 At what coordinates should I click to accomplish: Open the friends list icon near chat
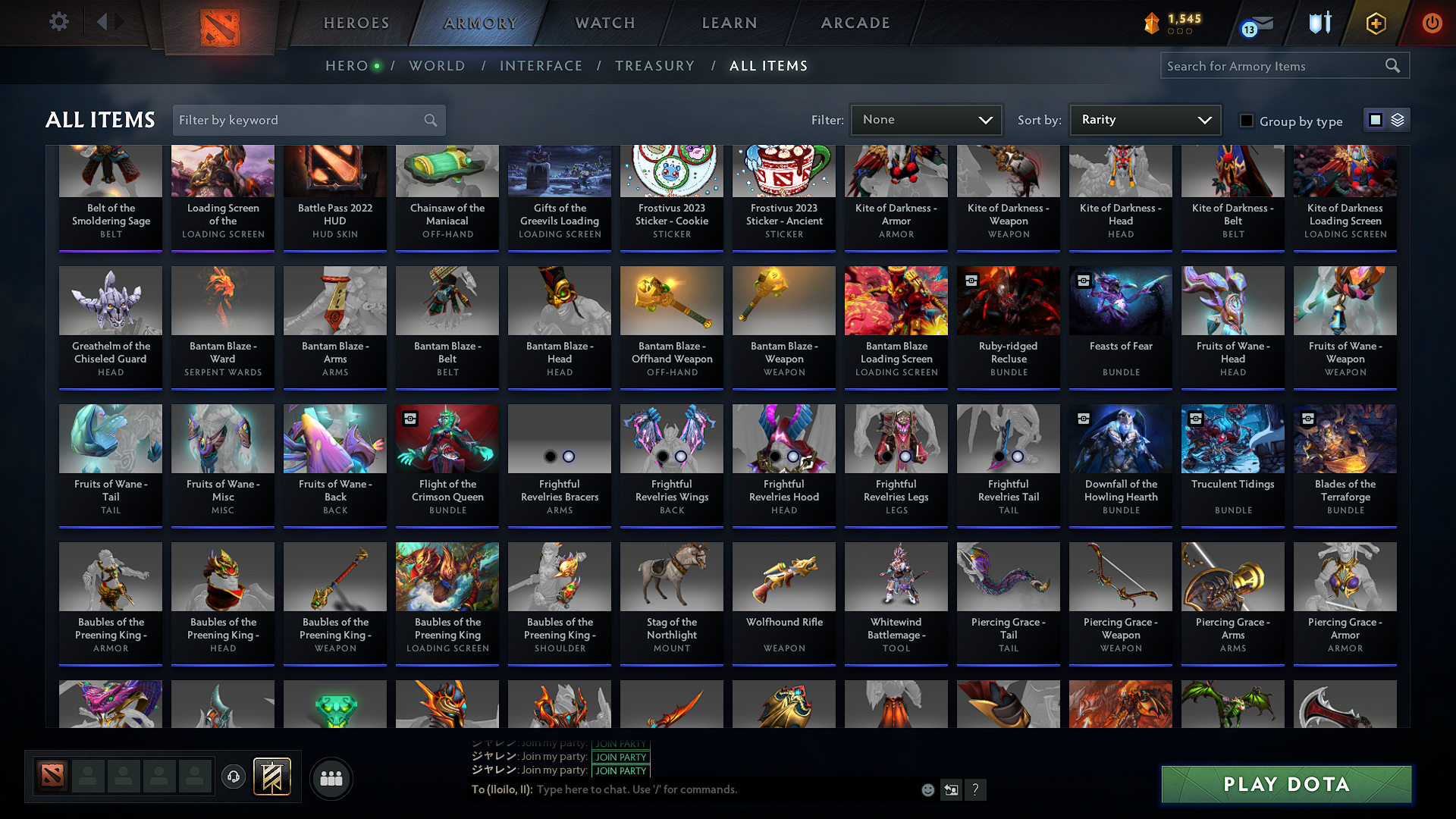[331, 778]
